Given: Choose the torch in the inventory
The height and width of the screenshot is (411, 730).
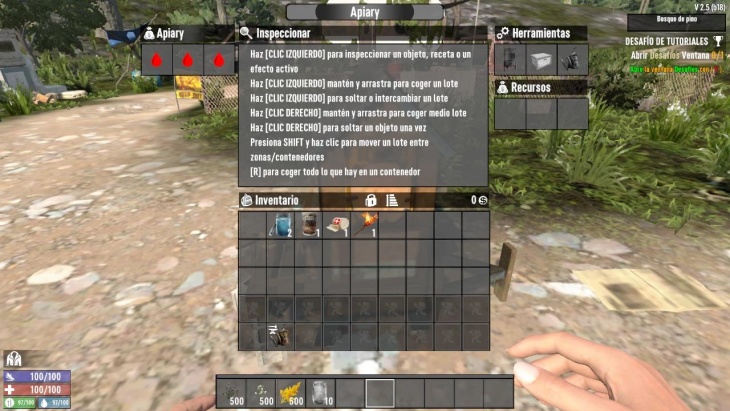Looking at the screenshot, I should 366,224.
